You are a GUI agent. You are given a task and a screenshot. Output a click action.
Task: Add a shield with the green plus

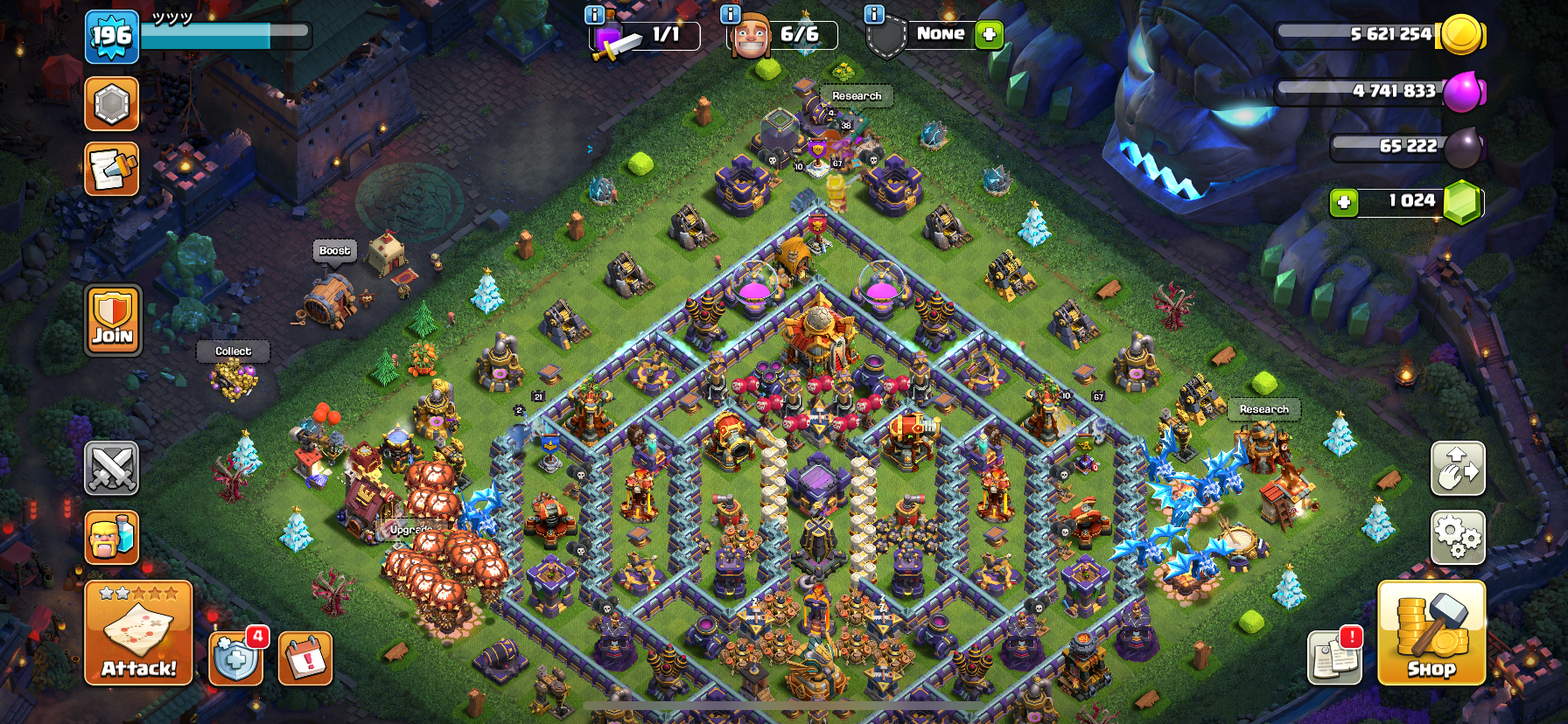pos(989,34)
